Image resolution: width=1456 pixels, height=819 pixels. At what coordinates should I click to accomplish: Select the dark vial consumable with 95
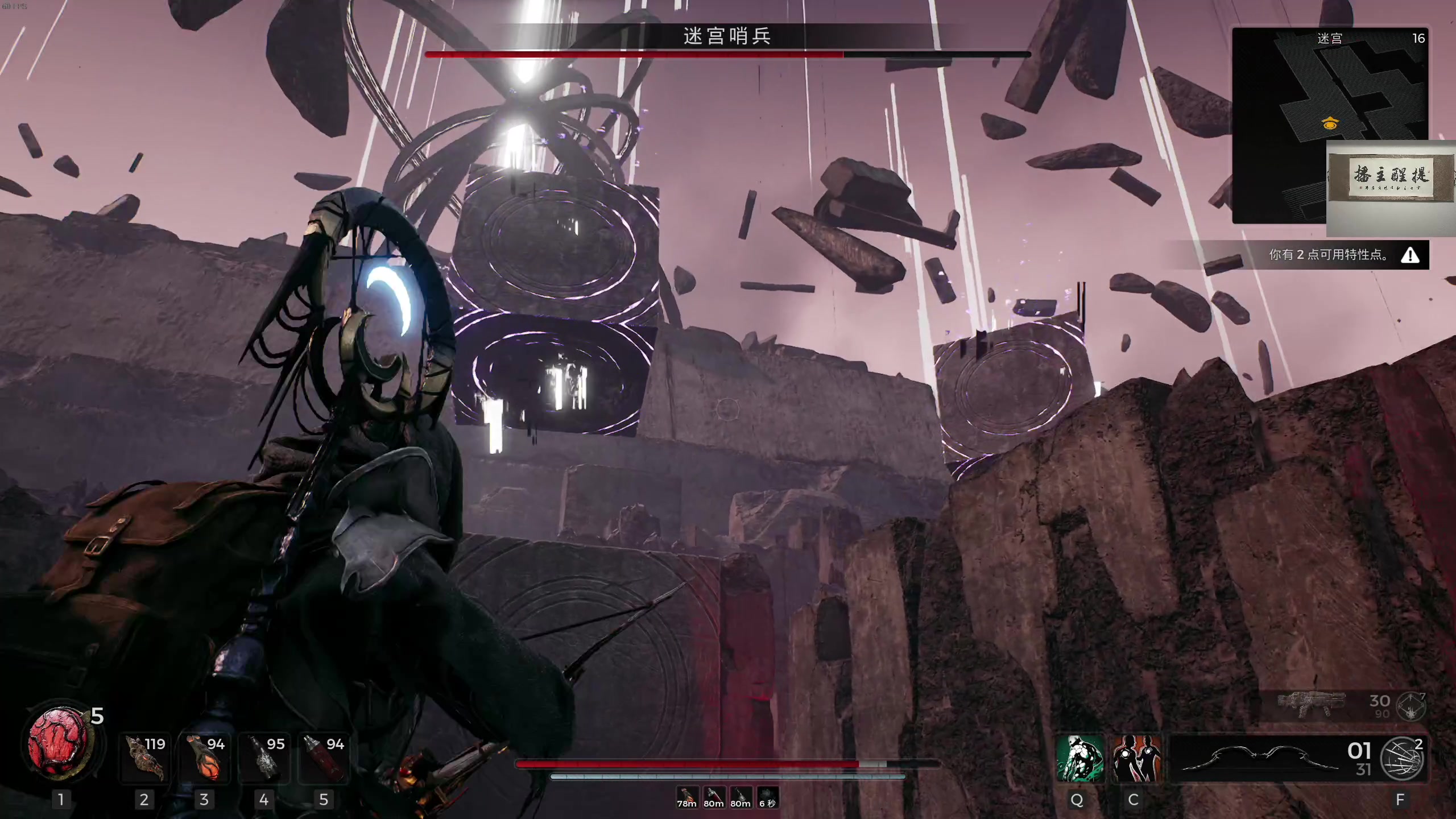[x=264, y=758]
